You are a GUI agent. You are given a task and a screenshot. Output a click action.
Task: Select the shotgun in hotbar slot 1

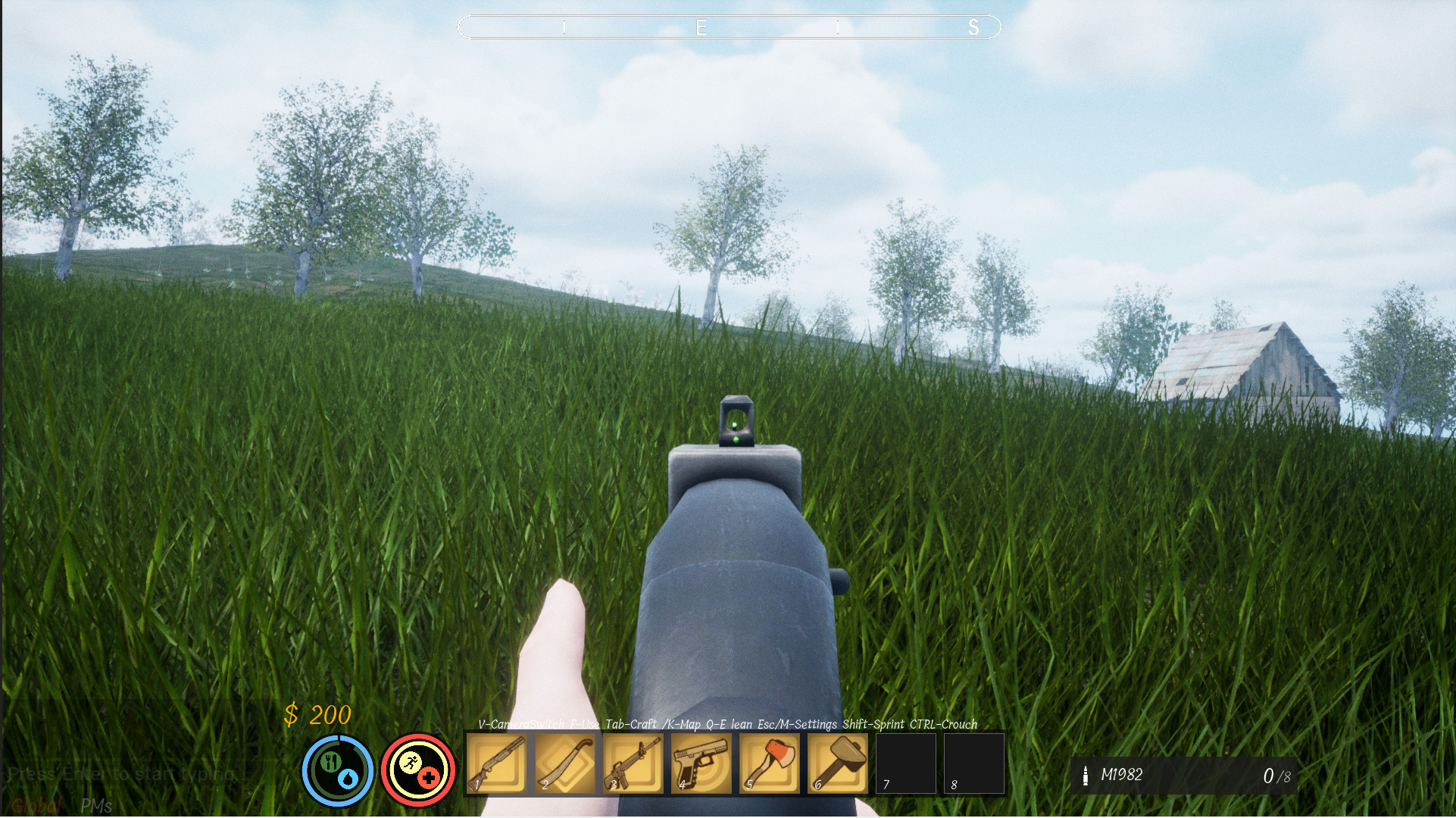pos(496,763)
